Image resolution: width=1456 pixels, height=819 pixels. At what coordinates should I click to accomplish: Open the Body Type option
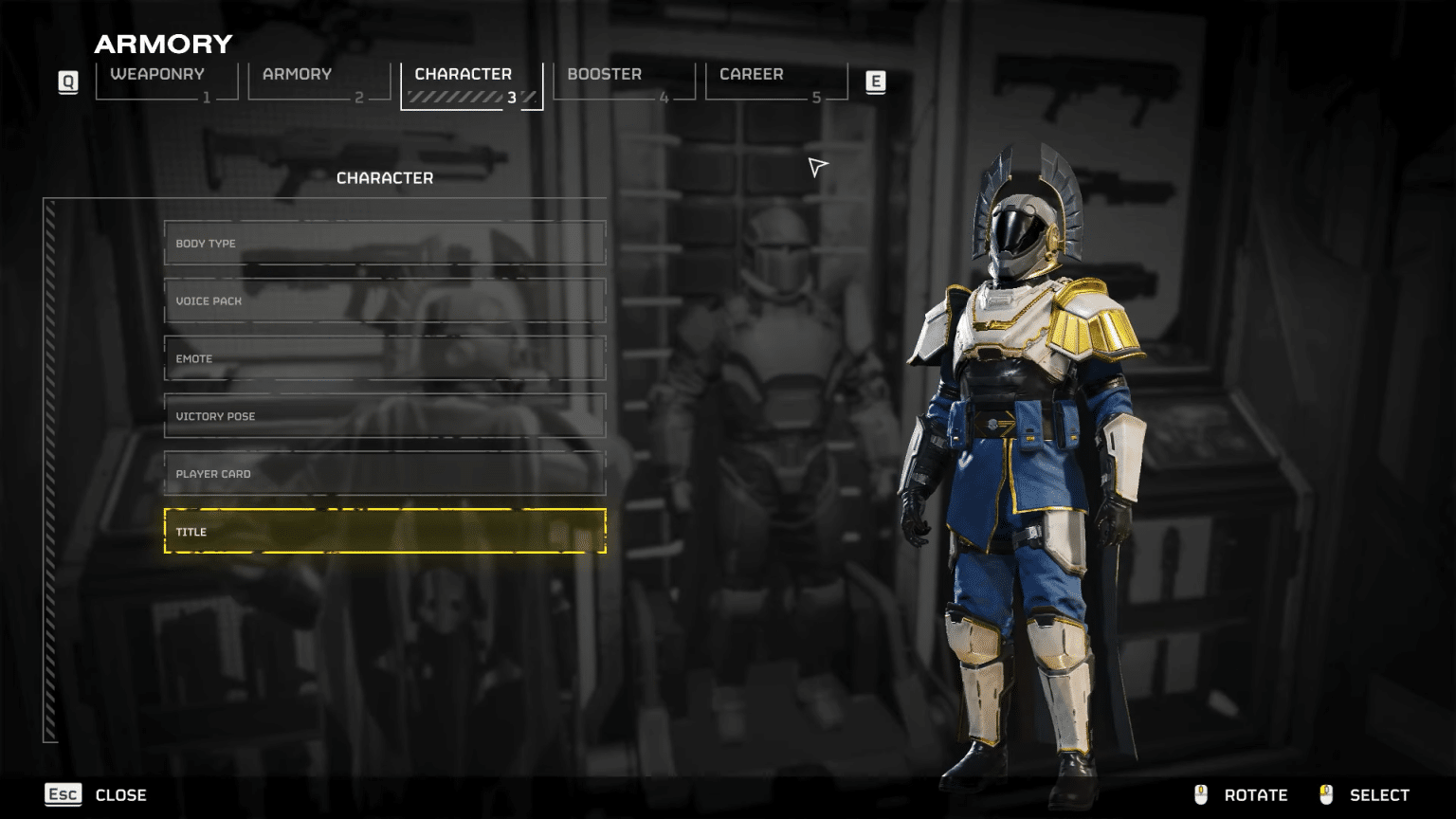(x=384, y=244)
